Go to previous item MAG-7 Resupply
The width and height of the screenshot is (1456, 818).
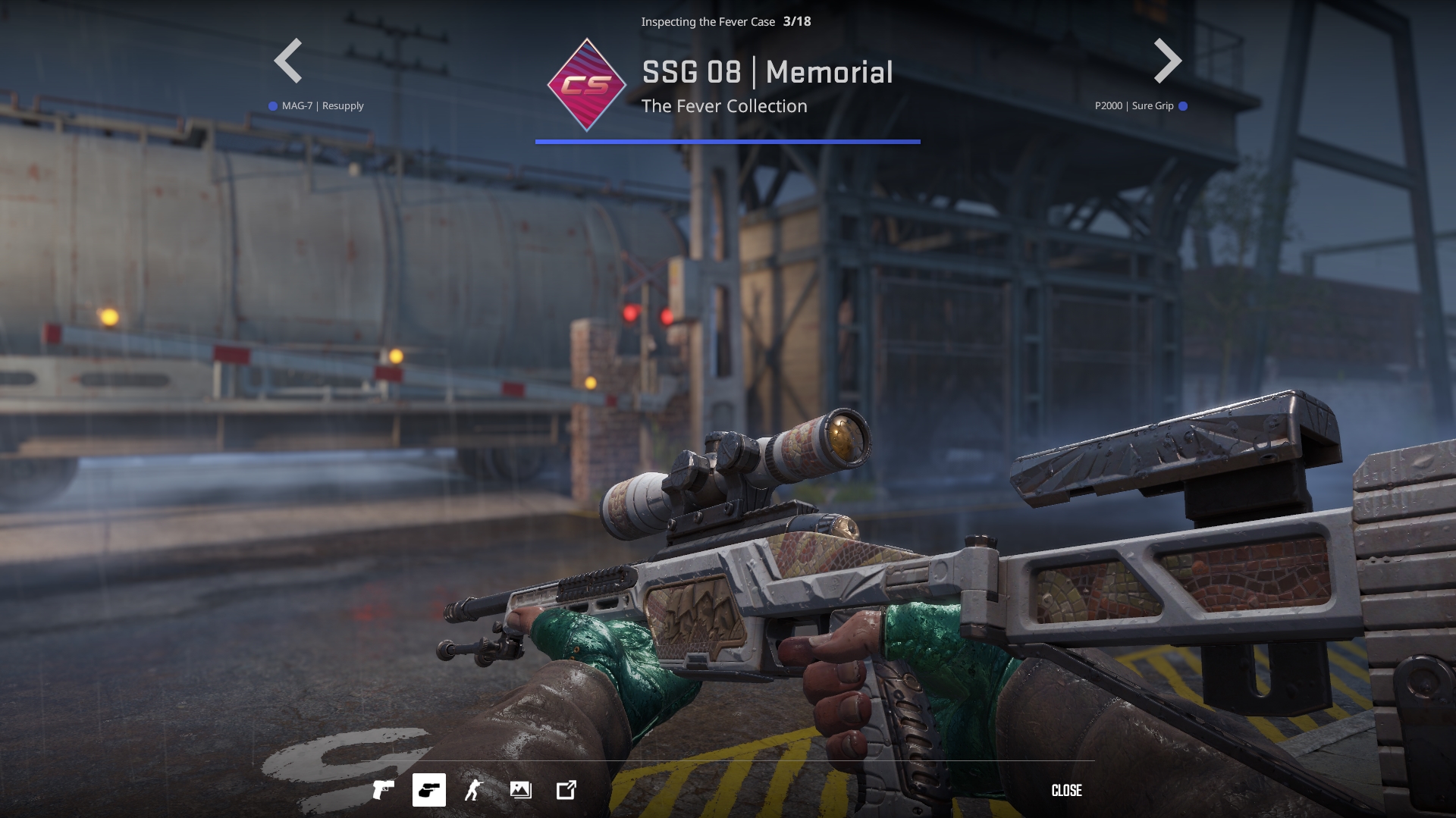[288, 61]
